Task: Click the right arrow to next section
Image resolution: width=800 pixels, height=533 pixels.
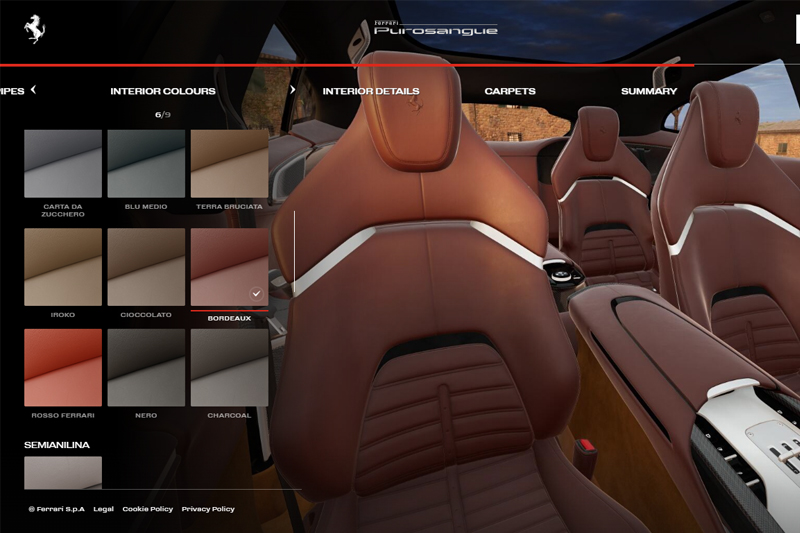Action: point(292,90)
